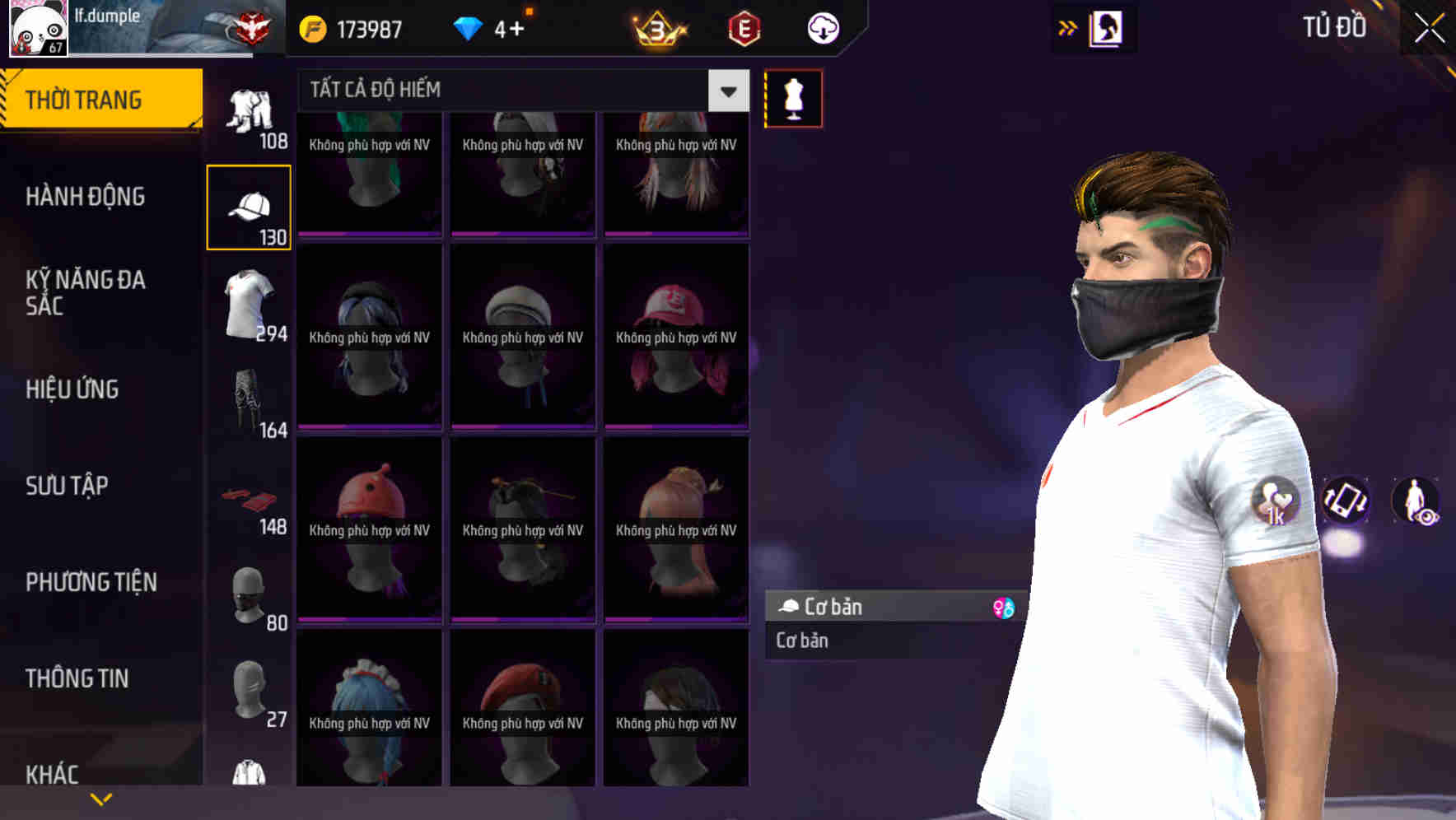1456x820 pixels.
Task: Toggle the face preview frame icon near top
Action: (1104, 27)
